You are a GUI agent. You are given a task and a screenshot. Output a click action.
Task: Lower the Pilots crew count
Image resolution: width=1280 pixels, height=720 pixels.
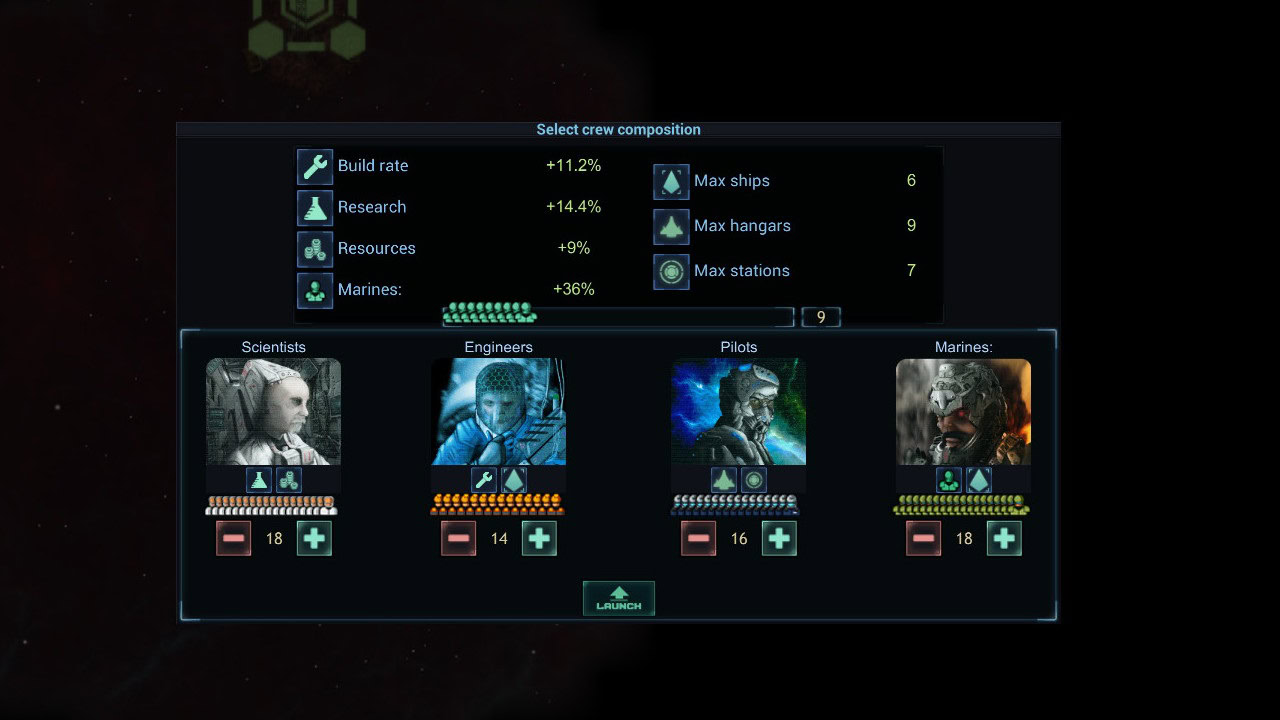pos(699,539)
